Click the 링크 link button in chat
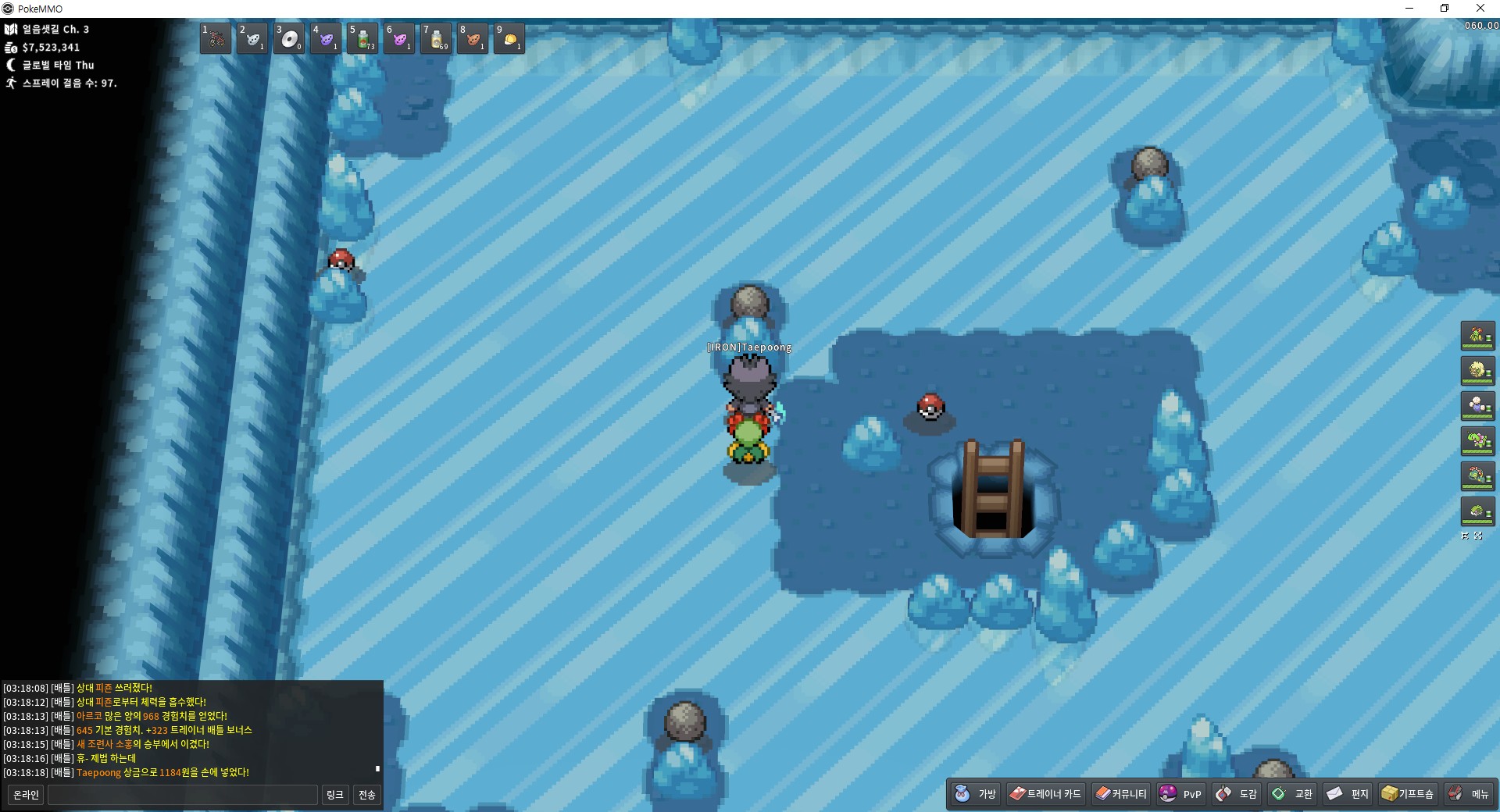This screenshot has height=812, width=1500. [335, 795]
